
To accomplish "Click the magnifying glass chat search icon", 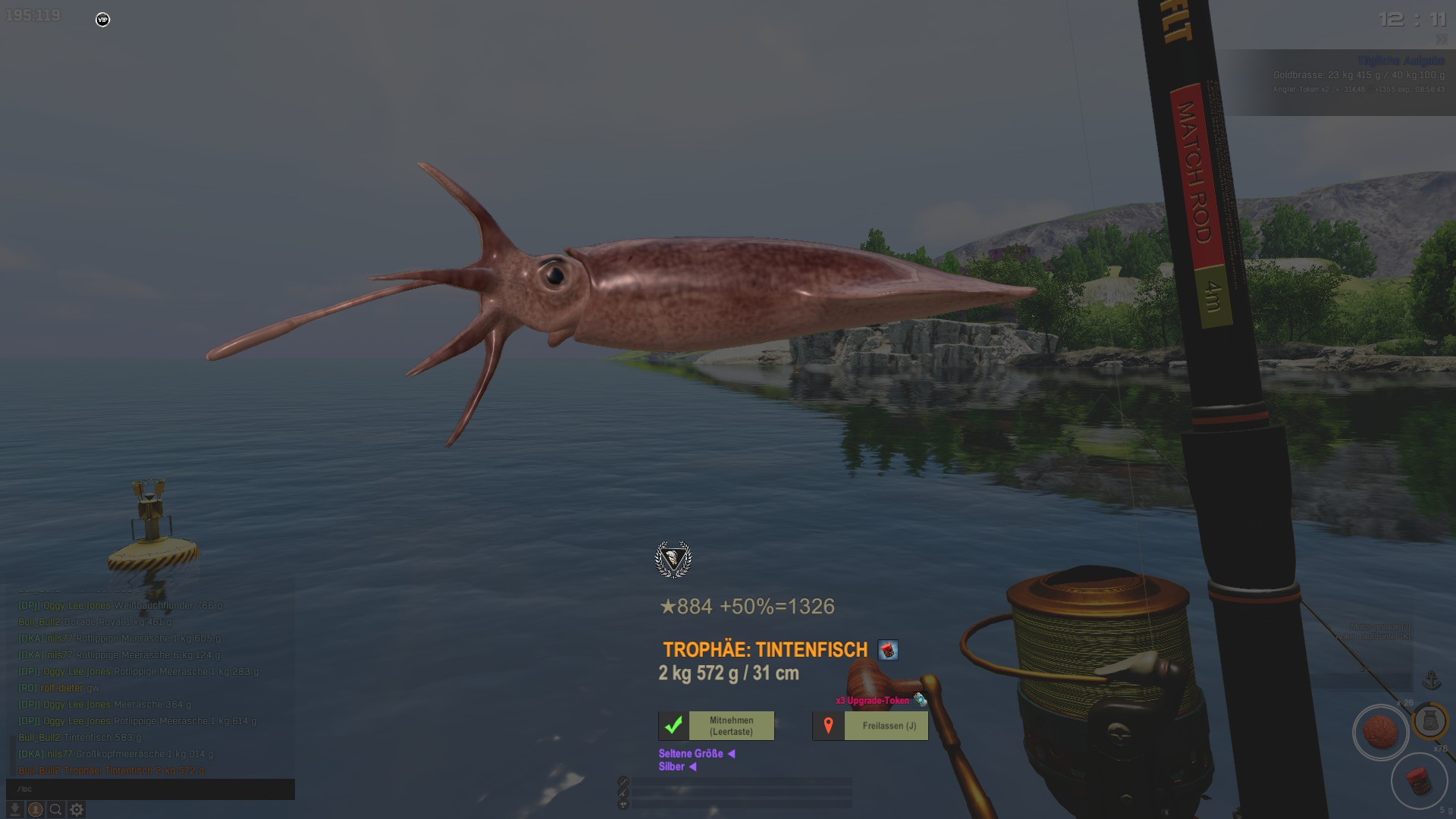I will tap(55, 810).
